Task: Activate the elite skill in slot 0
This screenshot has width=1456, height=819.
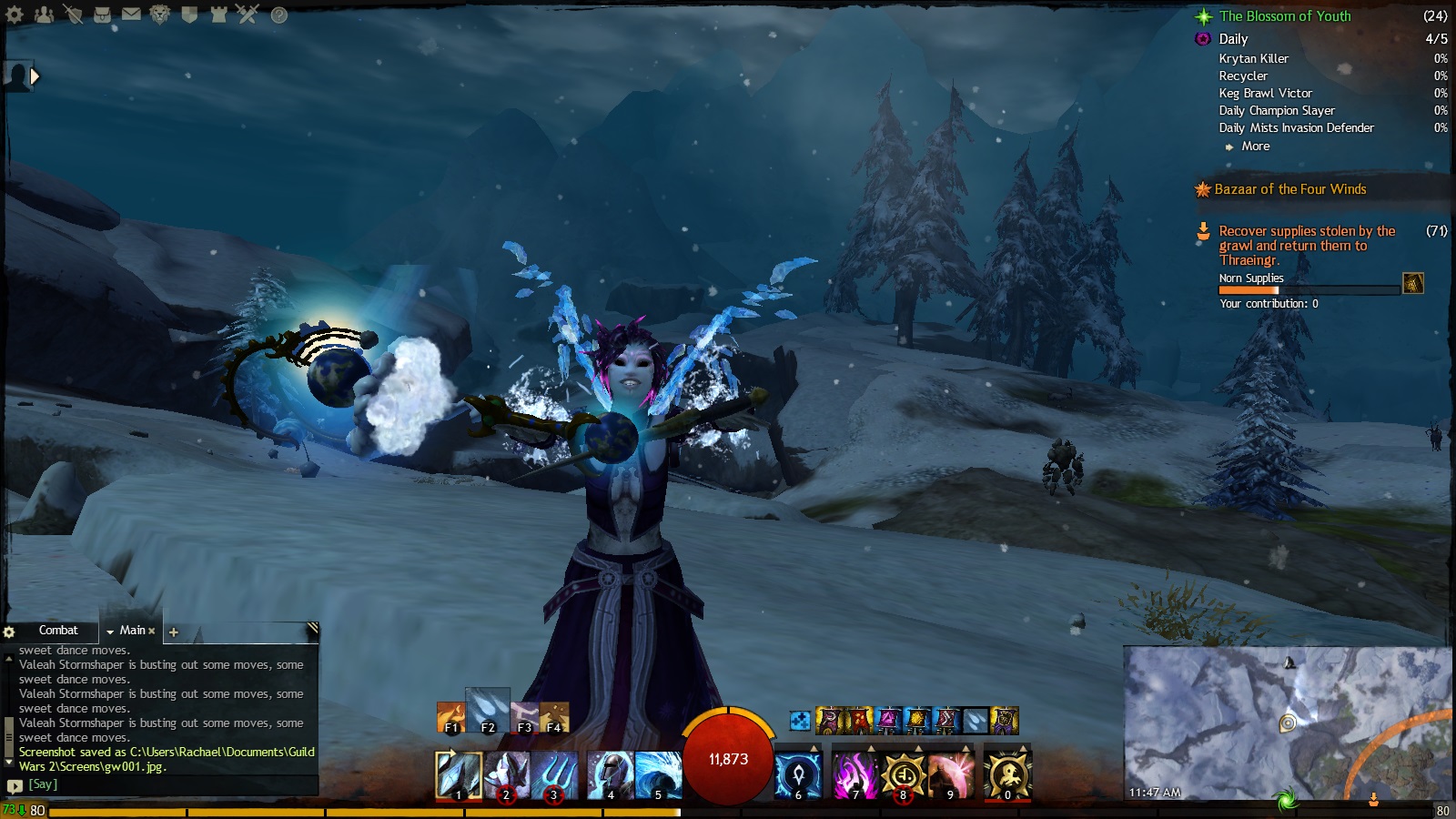Action: (1006, 775)
